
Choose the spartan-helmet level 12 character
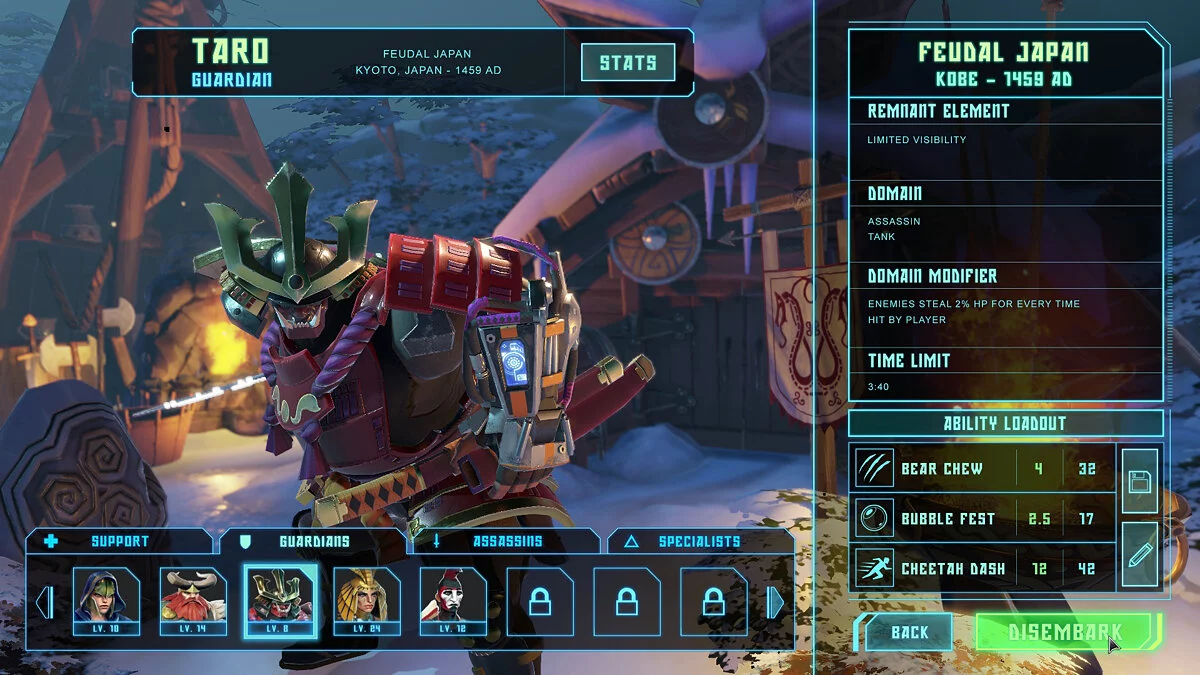pyautogui.click(x=453, y=601)
